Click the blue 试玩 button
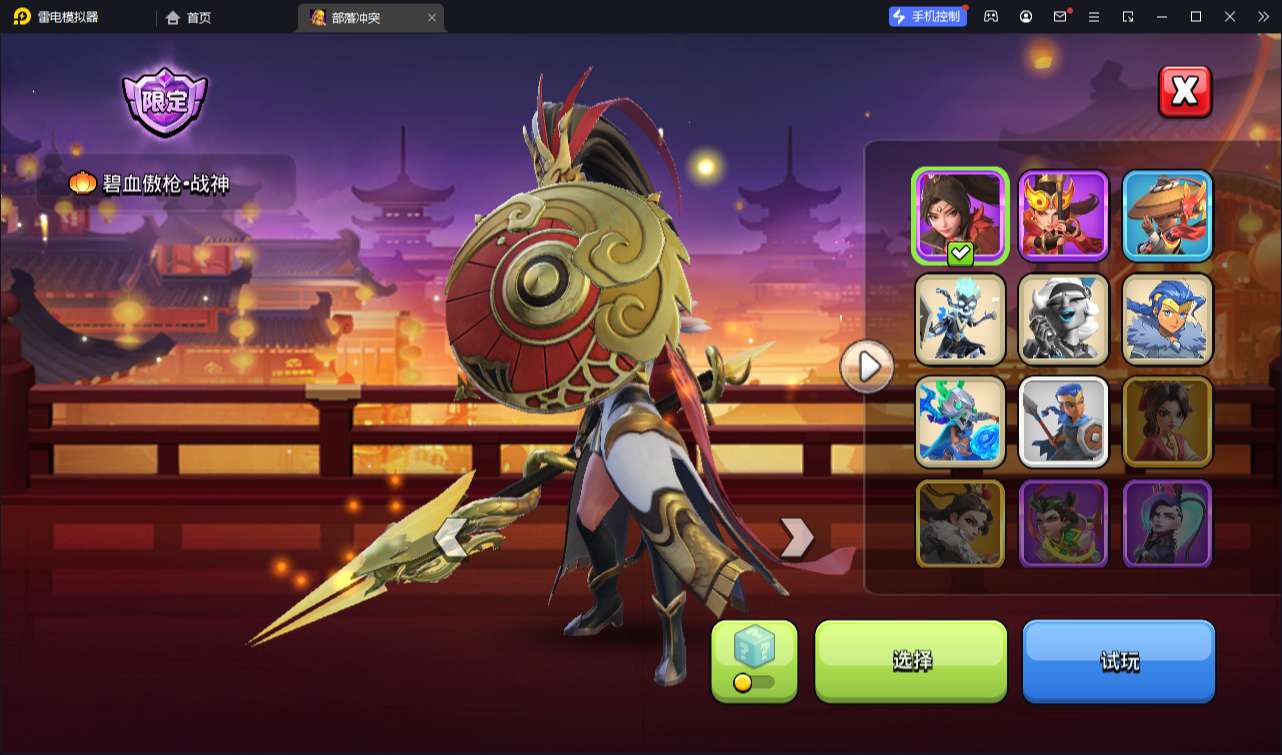Screen dimensions: 1282x755 1118,661
